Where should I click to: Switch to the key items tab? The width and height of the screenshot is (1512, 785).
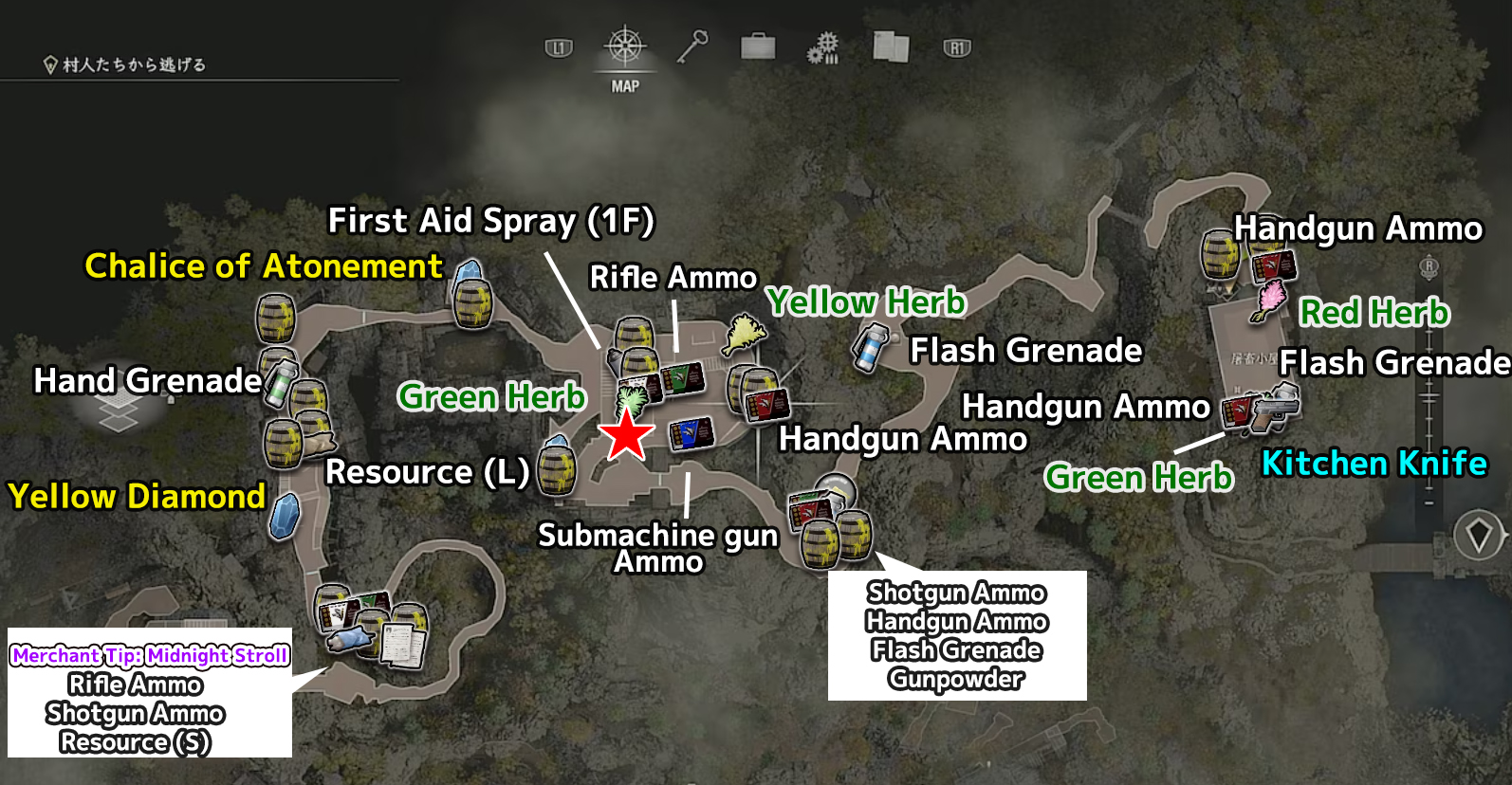click(692, 46)
